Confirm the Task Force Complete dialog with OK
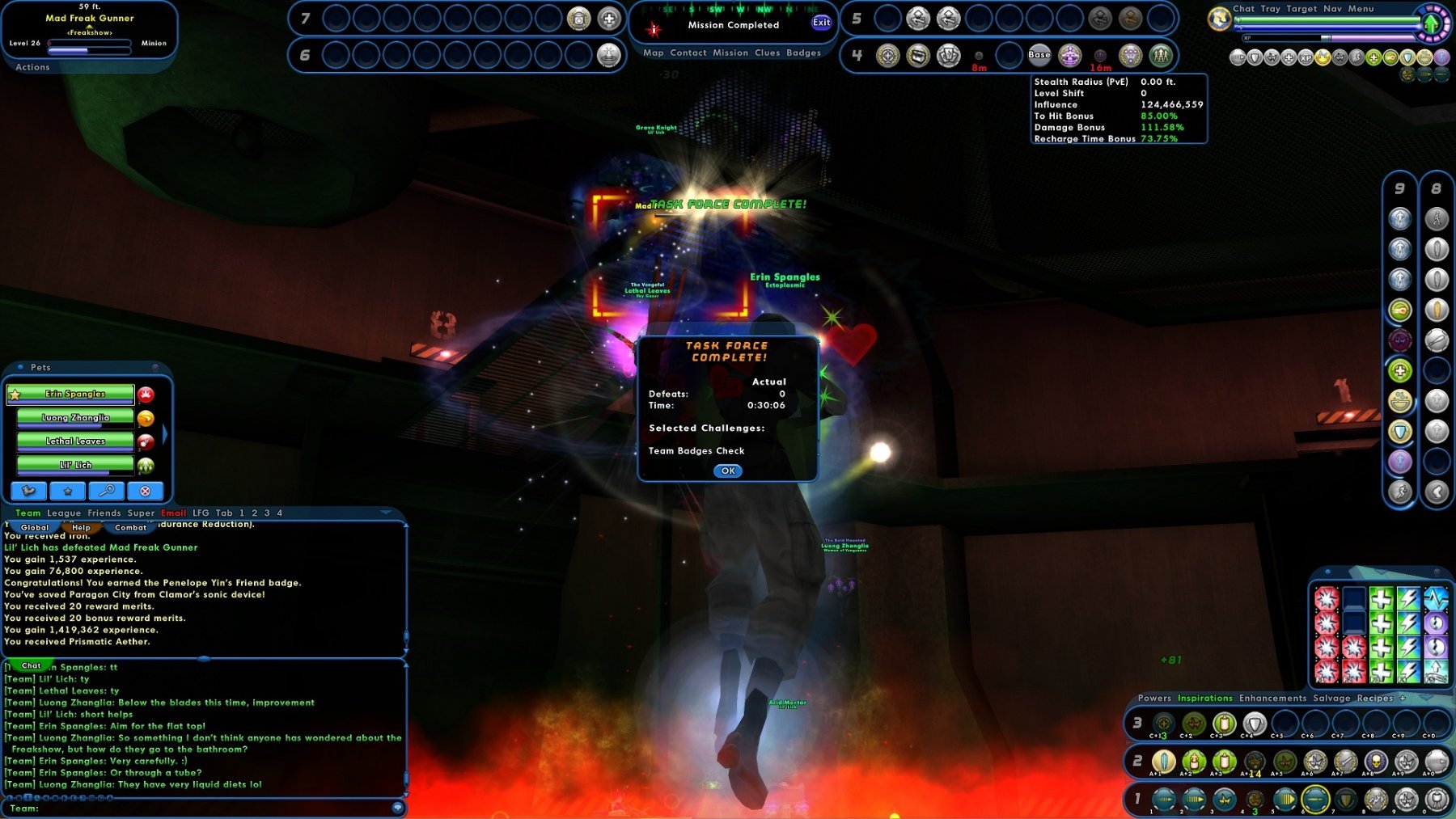1456x819 pixels. [728, 471]
